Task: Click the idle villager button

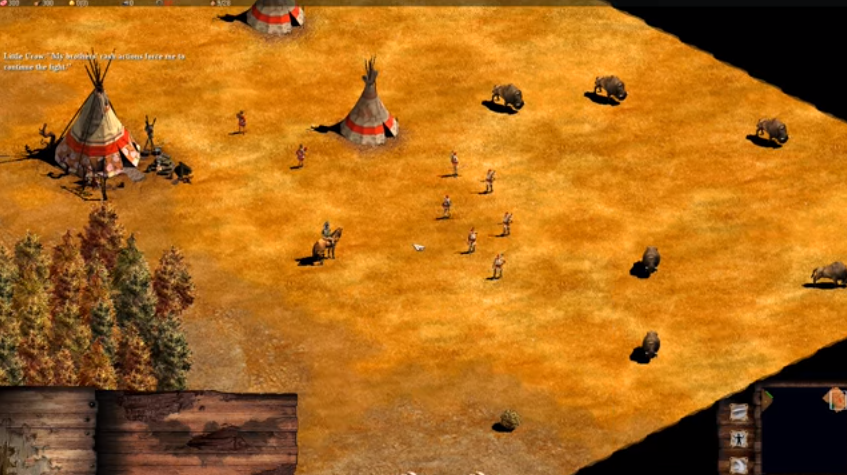Action: click(738, 438)
